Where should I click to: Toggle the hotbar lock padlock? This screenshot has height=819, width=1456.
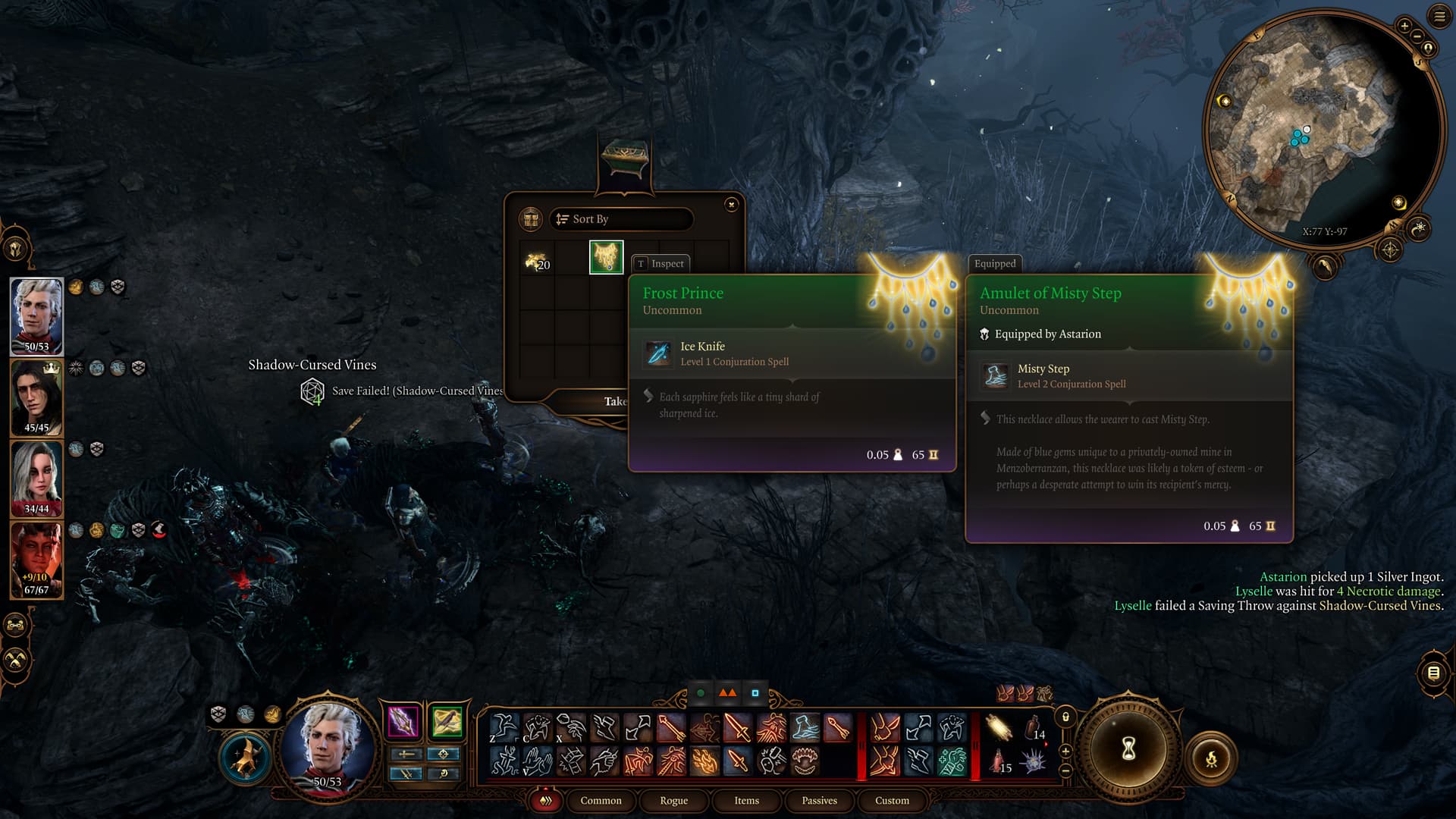coord(1065,717)
